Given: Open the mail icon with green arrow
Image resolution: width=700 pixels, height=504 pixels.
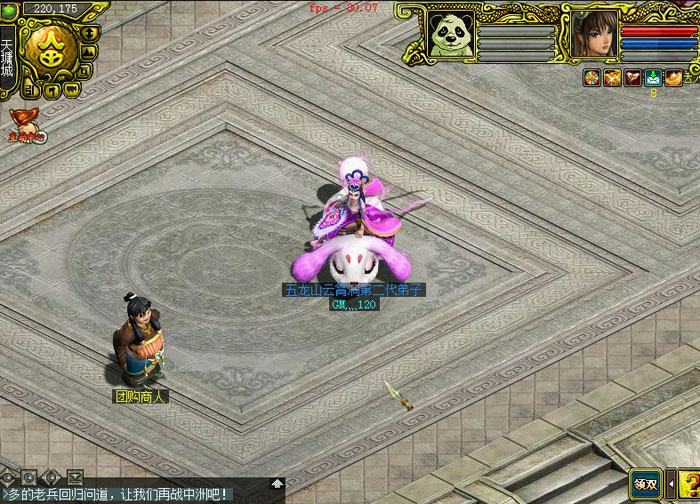Looking at the screenshot, I should tap(652, 78).
